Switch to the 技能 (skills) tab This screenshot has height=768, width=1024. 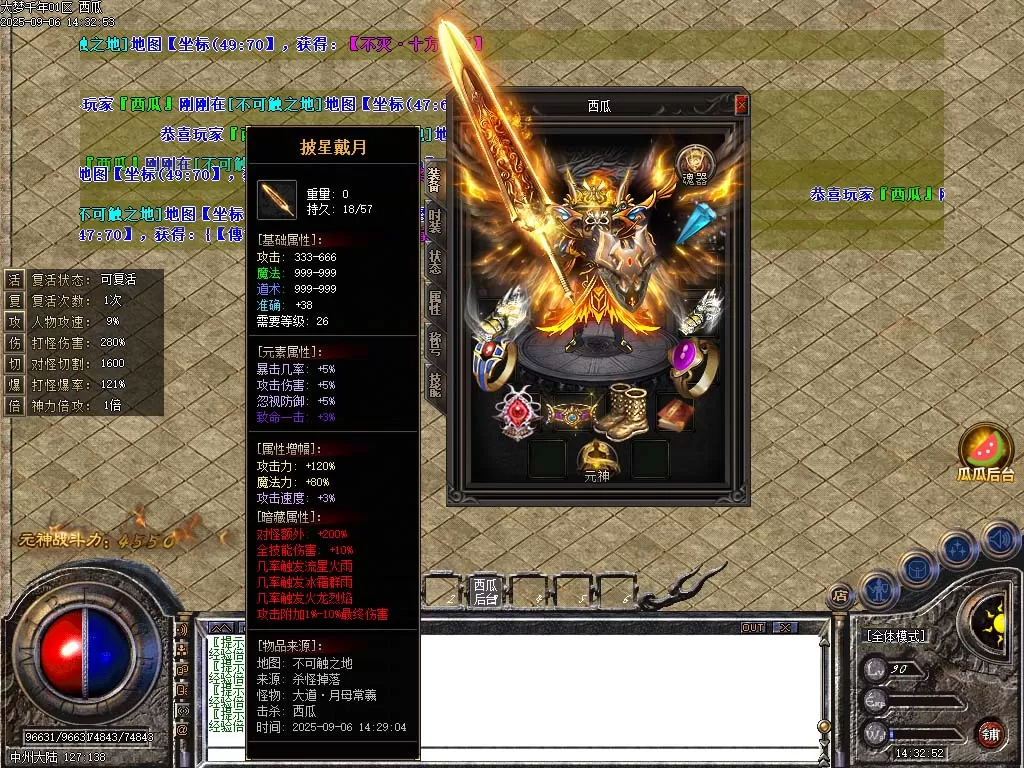click(x=435, y=384)
